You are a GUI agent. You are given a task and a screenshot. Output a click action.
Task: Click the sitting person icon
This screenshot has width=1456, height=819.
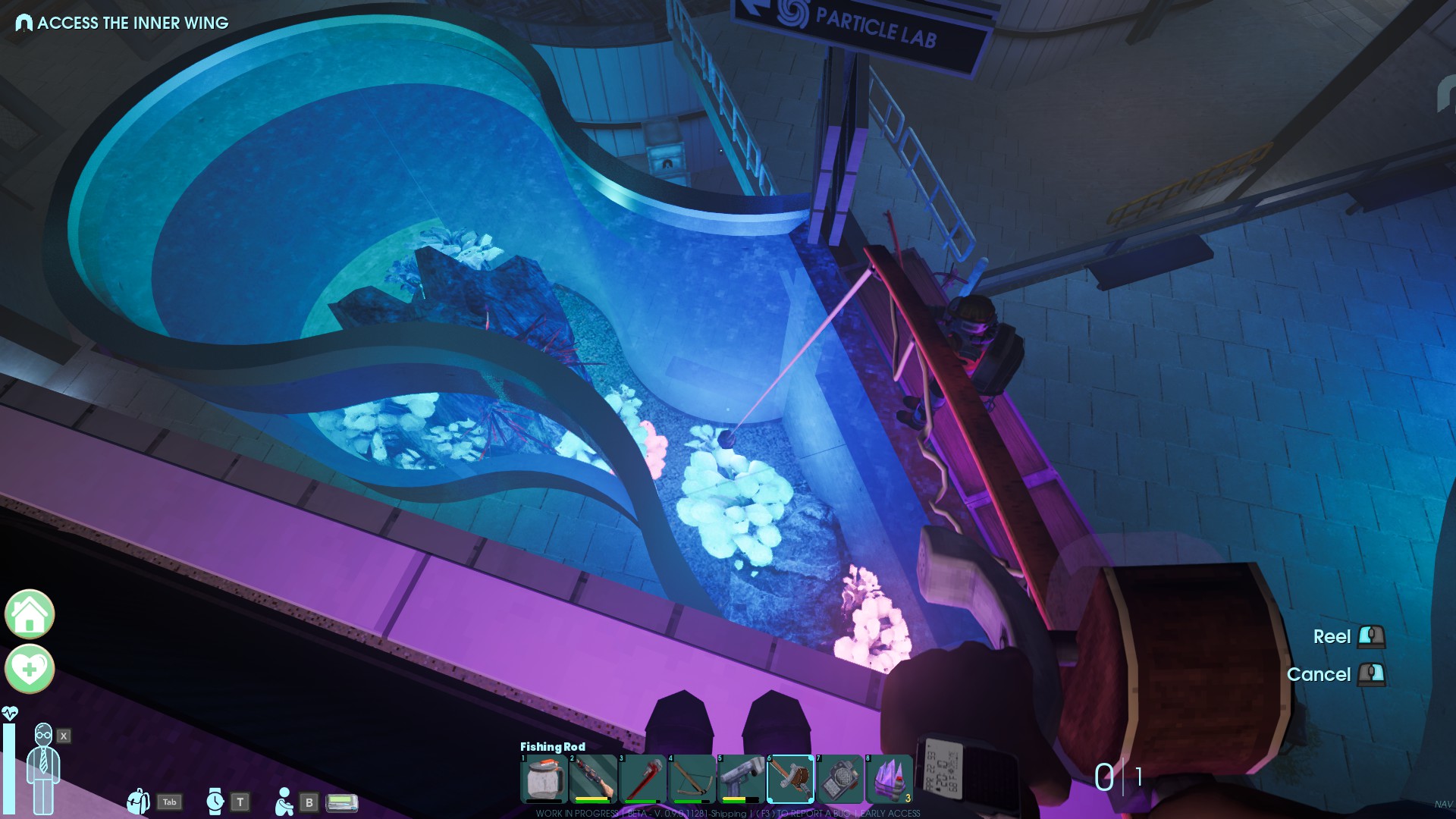(x=284, y=802)
